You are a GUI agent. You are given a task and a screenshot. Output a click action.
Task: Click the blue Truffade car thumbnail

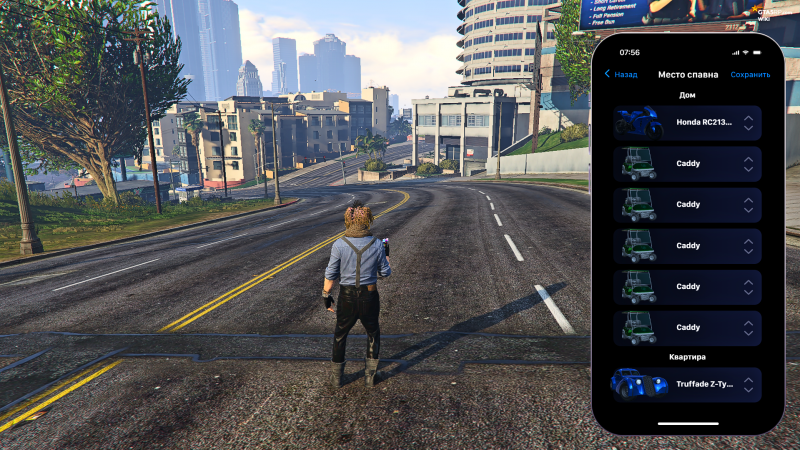tap(640, 384)
